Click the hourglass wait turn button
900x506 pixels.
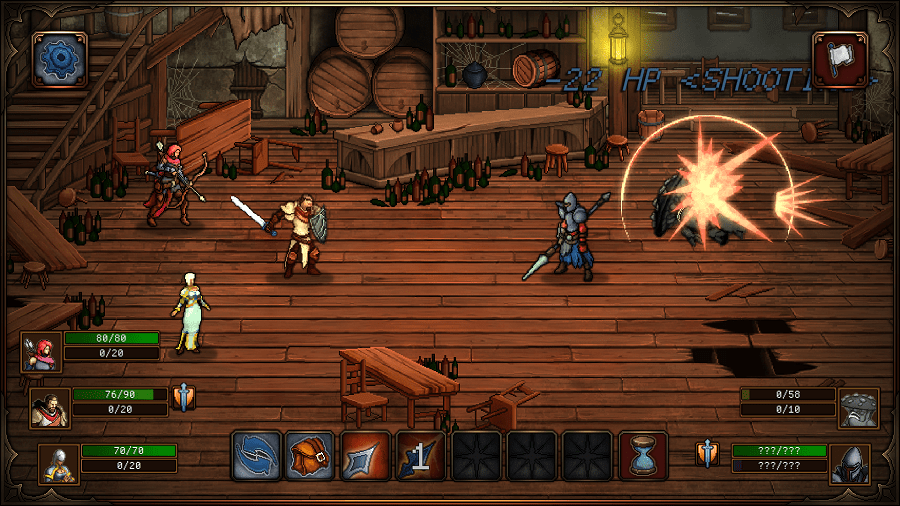coord(643,456)
